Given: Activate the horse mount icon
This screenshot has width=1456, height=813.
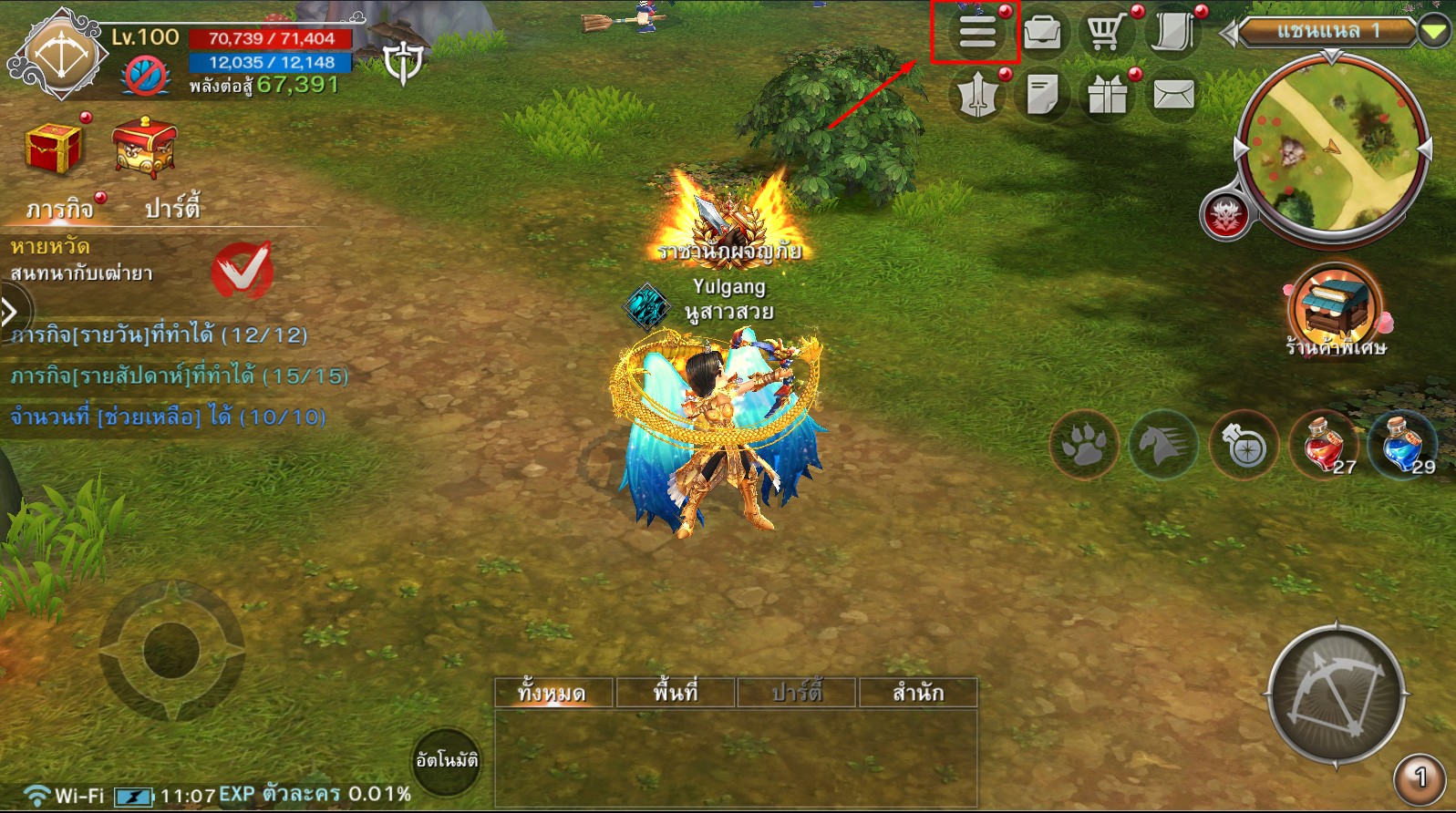Looking at the screenshot, I should [1164, 446].
